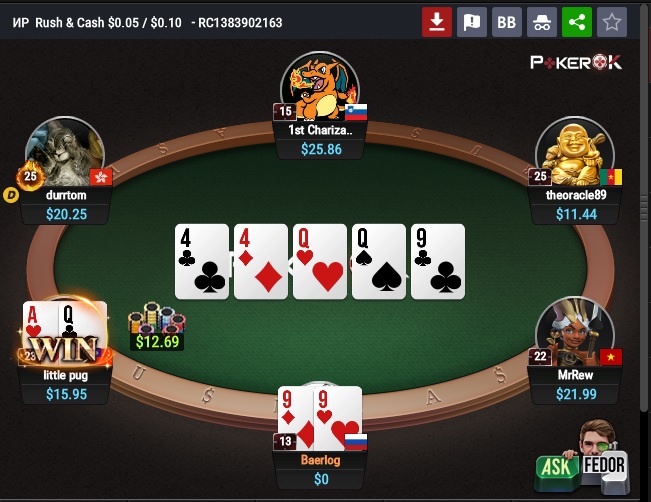View theoracle89's golden Buddha avatar

574,152
